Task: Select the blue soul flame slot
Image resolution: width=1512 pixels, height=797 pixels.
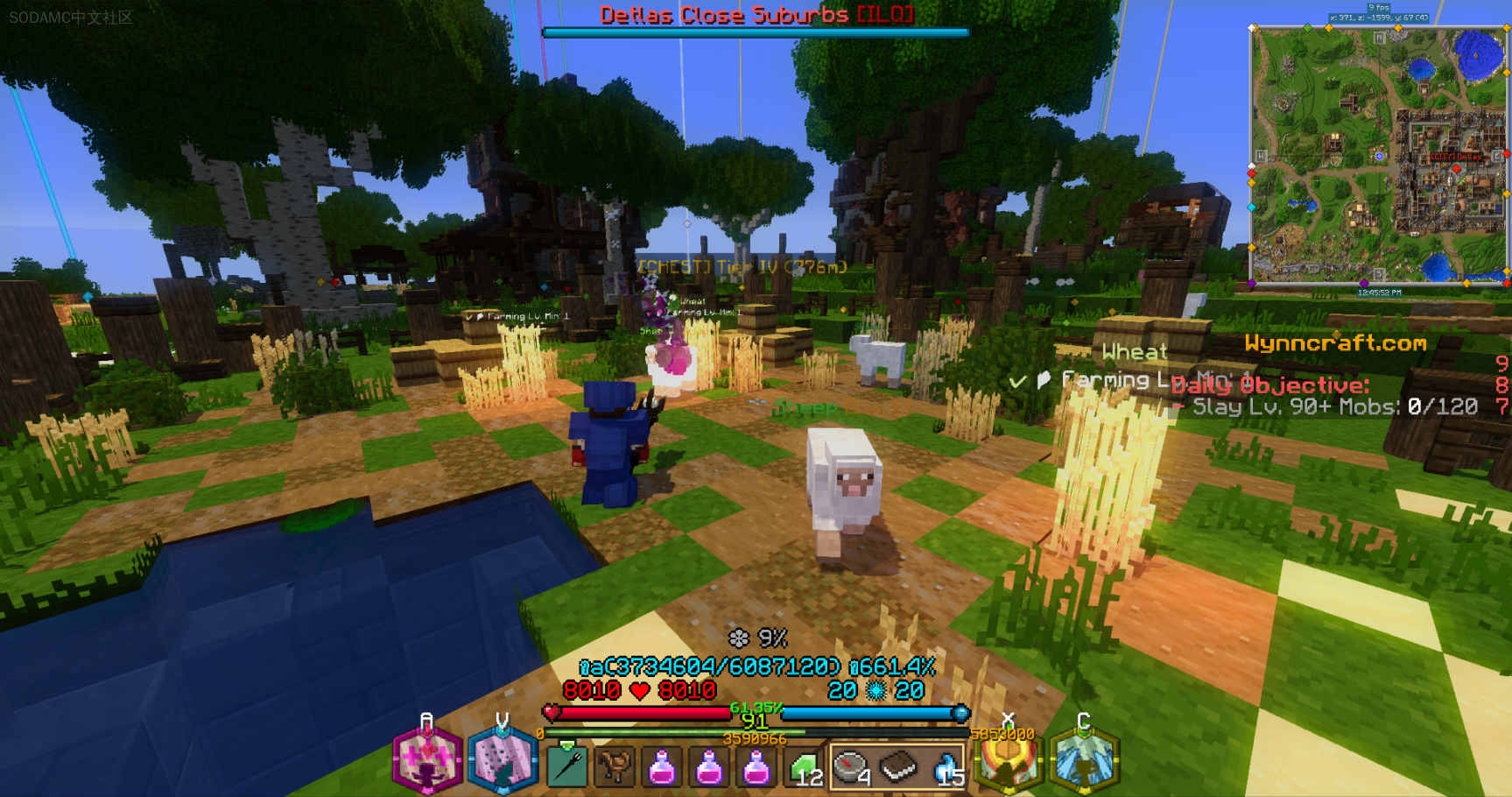Action: [x=946, y=767]
